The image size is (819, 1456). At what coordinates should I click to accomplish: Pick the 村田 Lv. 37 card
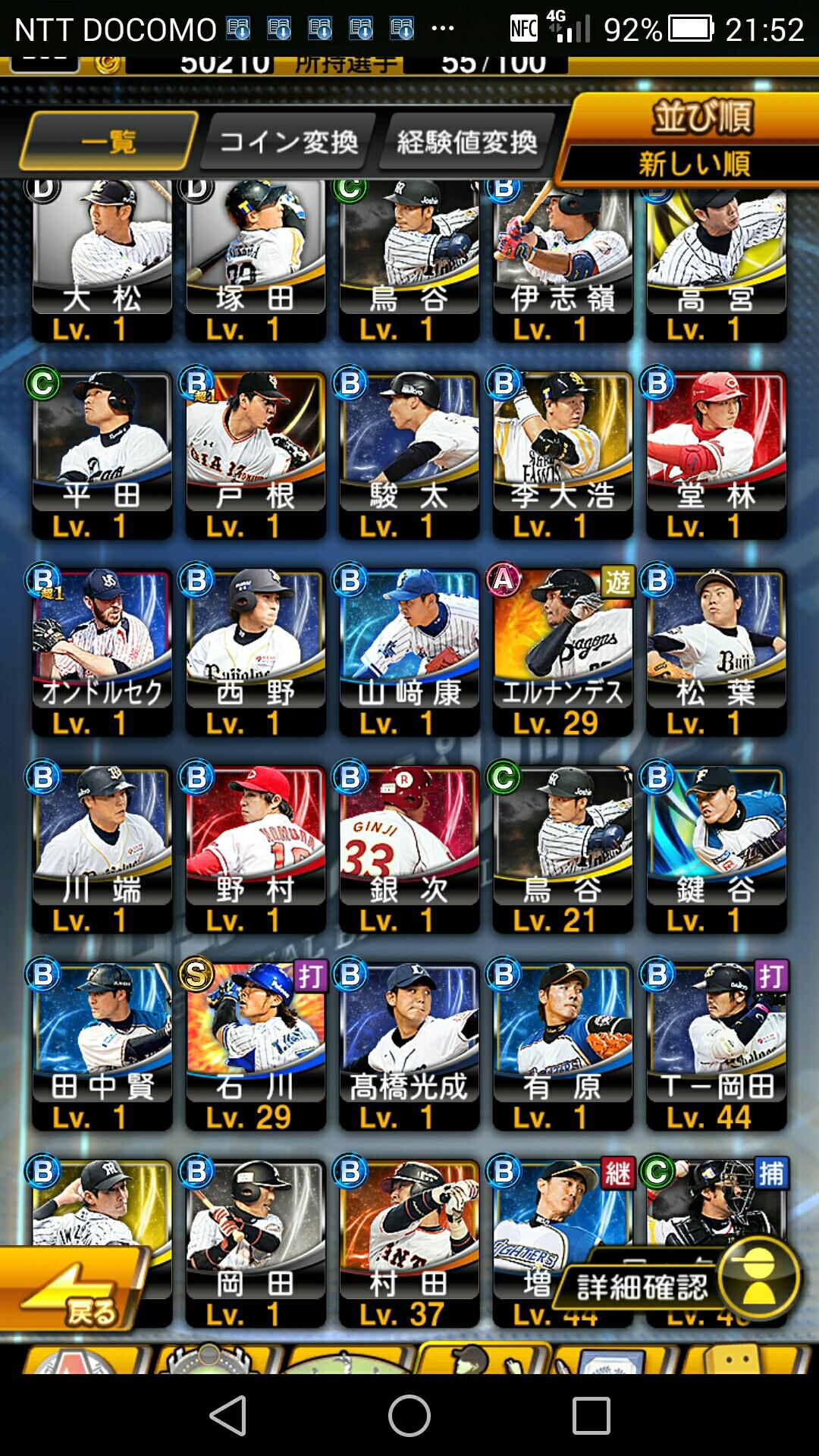(x=409, y=1244)
